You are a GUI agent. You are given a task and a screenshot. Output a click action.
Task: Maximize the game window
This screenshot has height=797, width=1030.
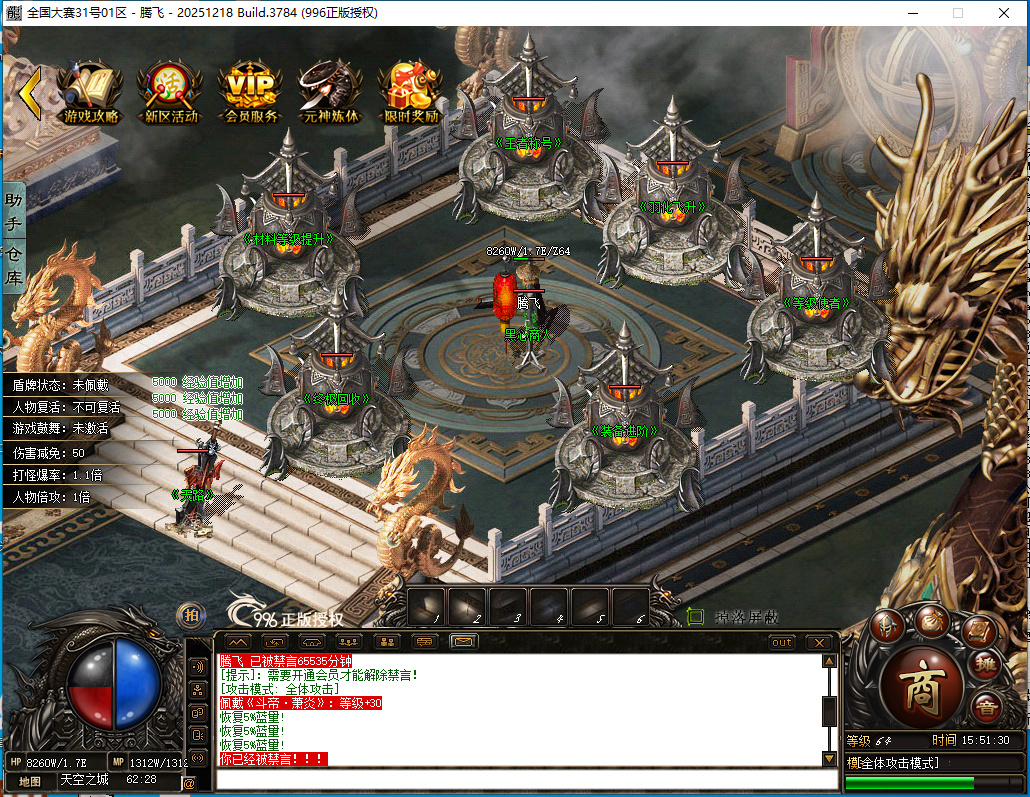point(957,13)
